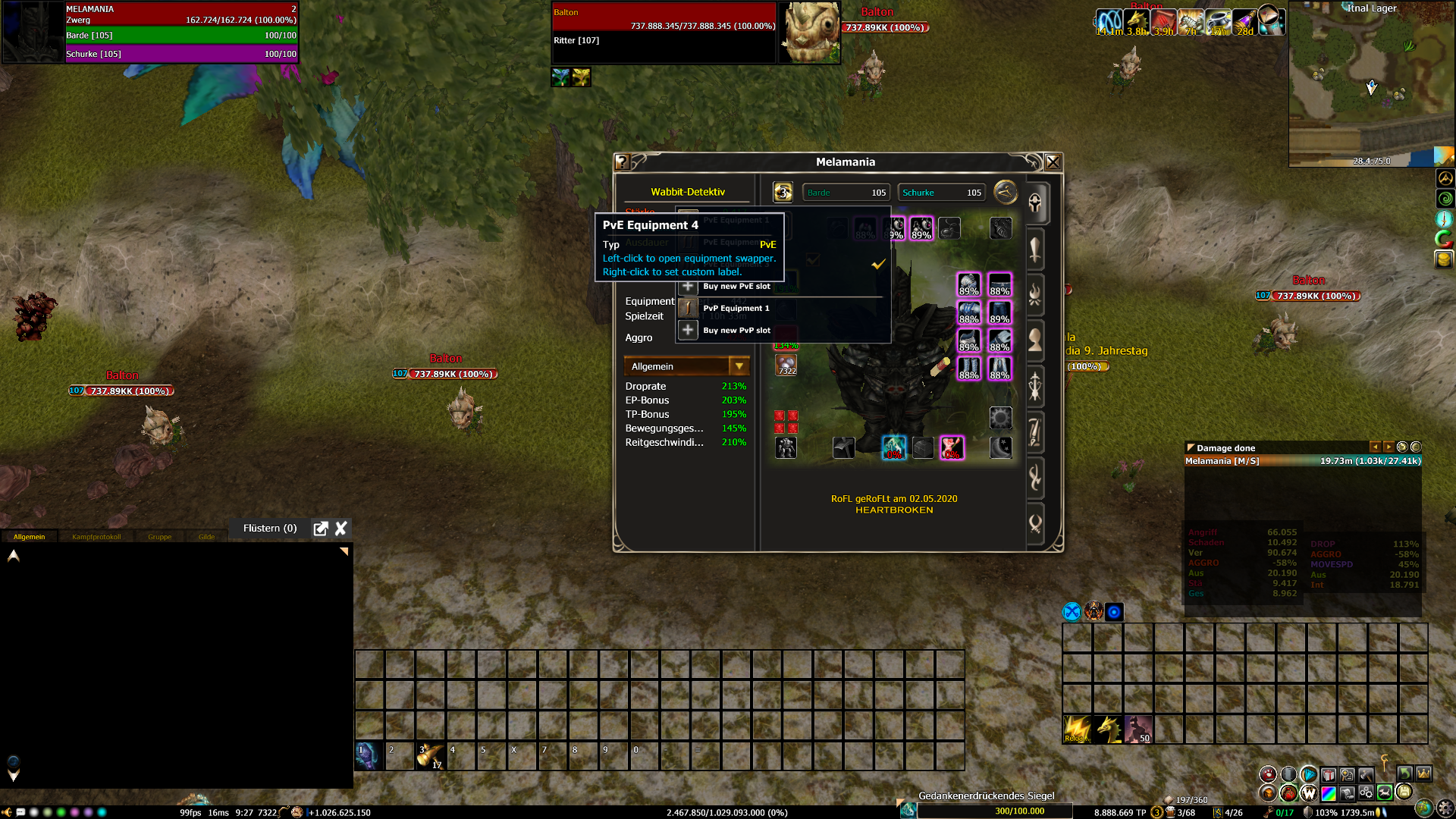Open the character window help button
The width and height of the screenshot is (1456, 819).
623,162
